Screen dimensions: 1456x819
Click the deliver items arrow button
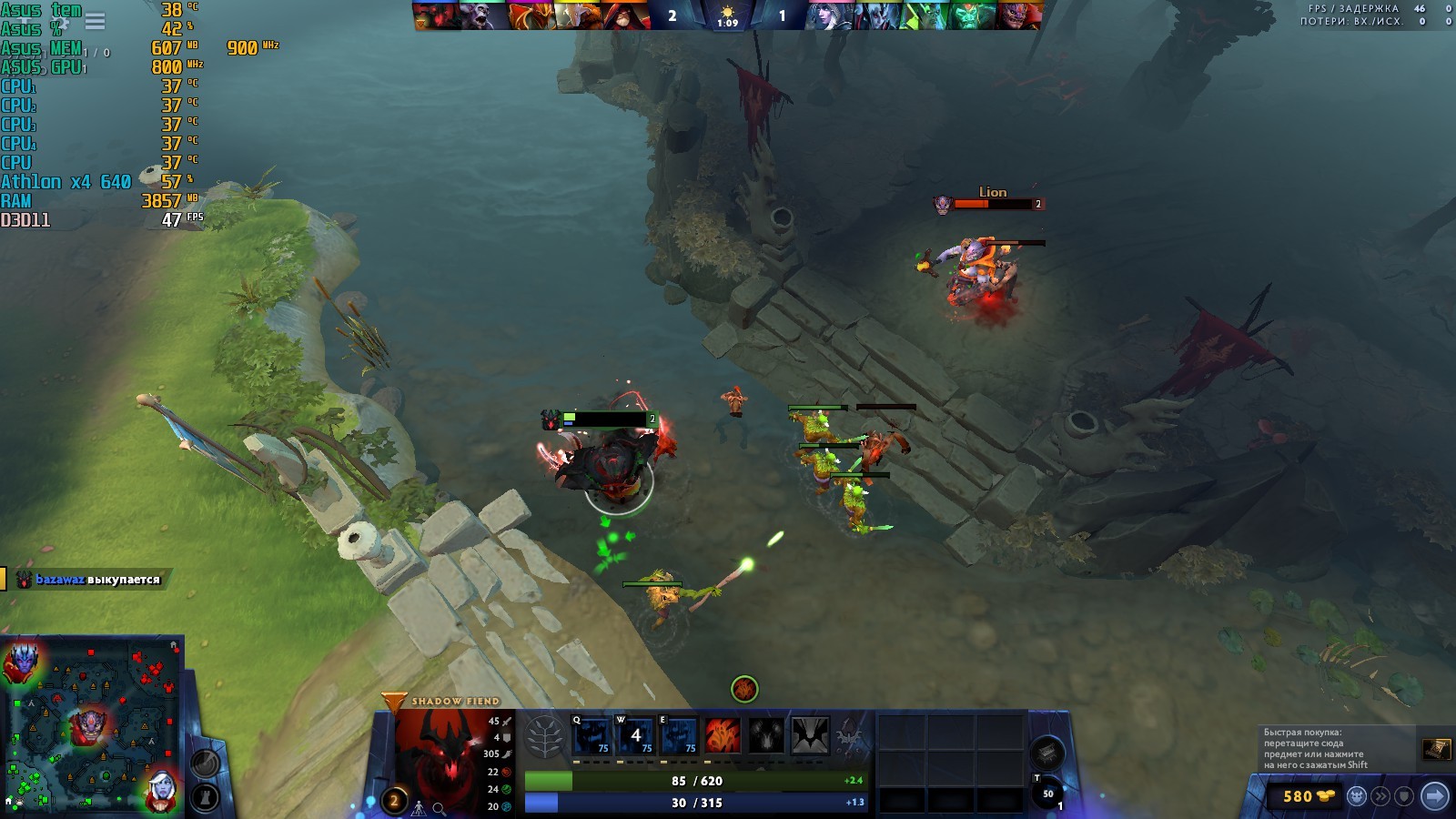[x=1434, y=796]
